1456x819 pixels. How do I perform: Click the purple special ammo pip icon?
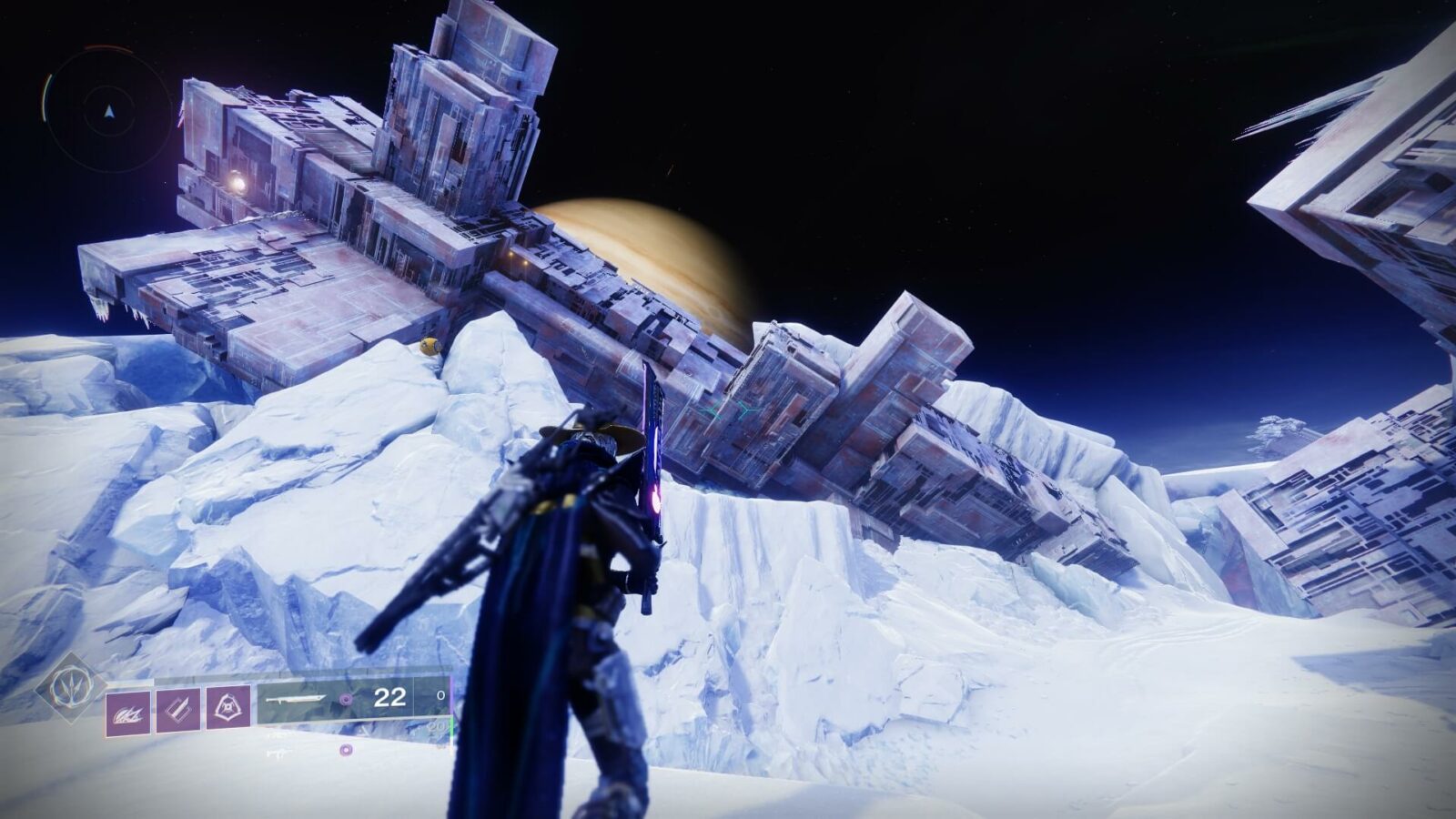[x=345, y=698]
